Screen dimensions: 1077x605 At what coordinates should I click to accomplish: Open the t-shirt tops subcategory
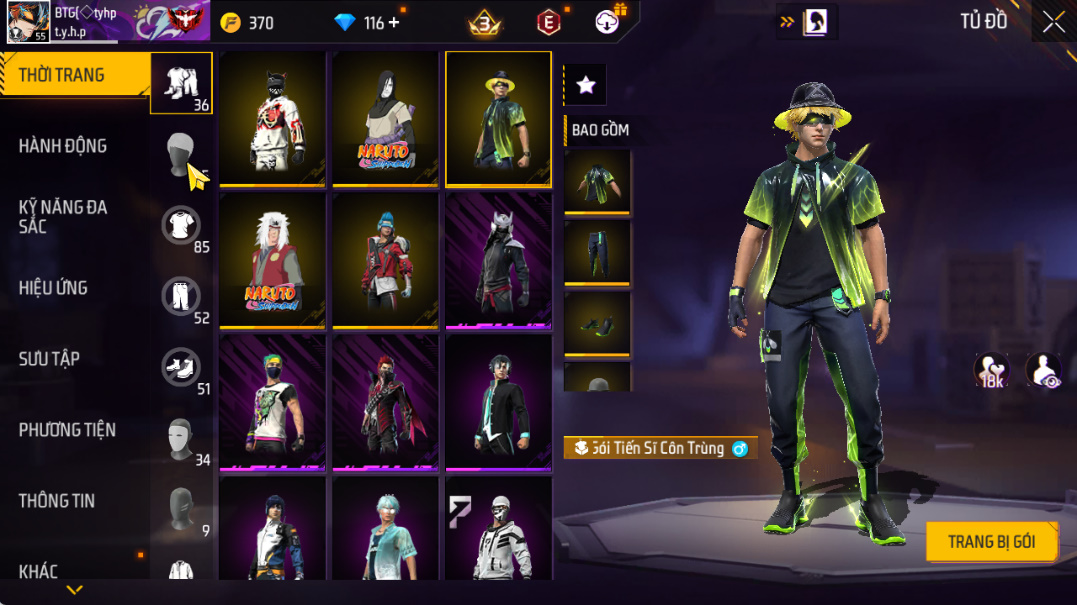[181, 225]
